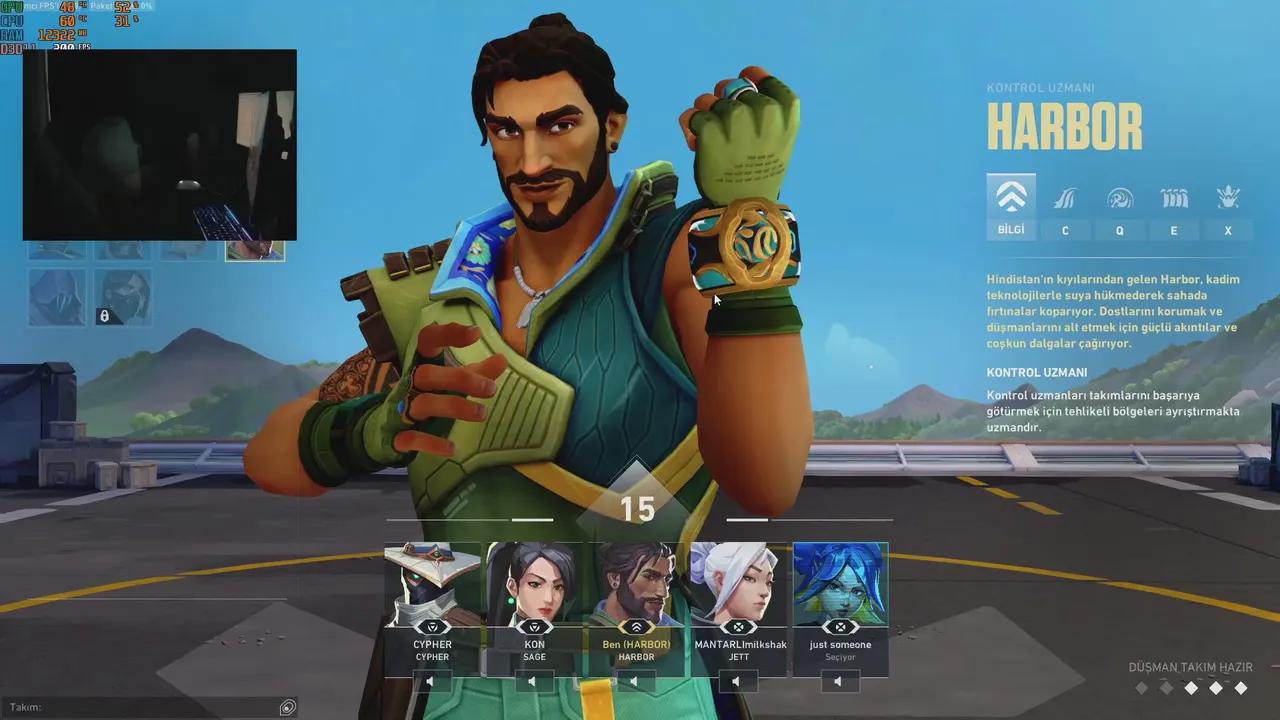This screenshot has width=1280, height=720.
Task: Mute KON's voice under the SAGE card
Action: pyautogui.click(x=533, y=680)
